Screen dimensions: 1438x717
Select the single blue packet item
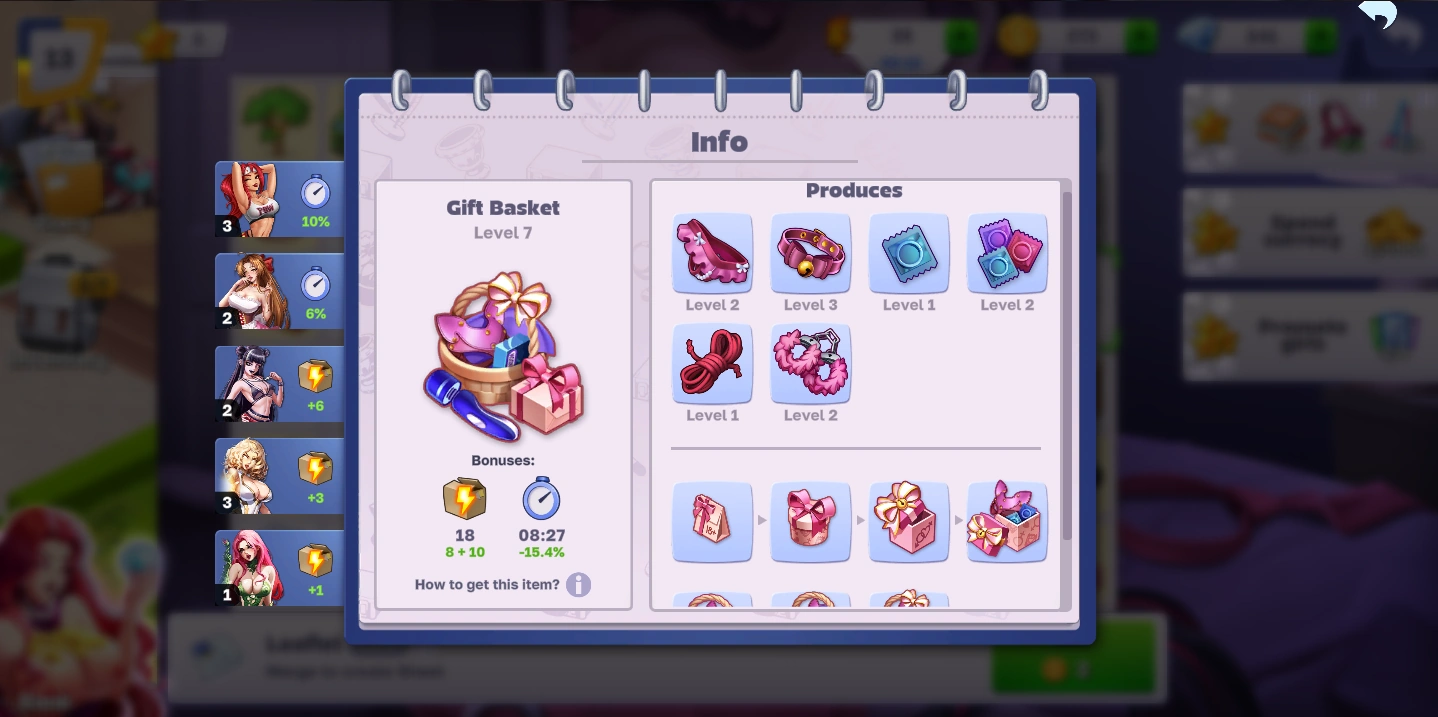pyautogui.click(x=908, y=253)
